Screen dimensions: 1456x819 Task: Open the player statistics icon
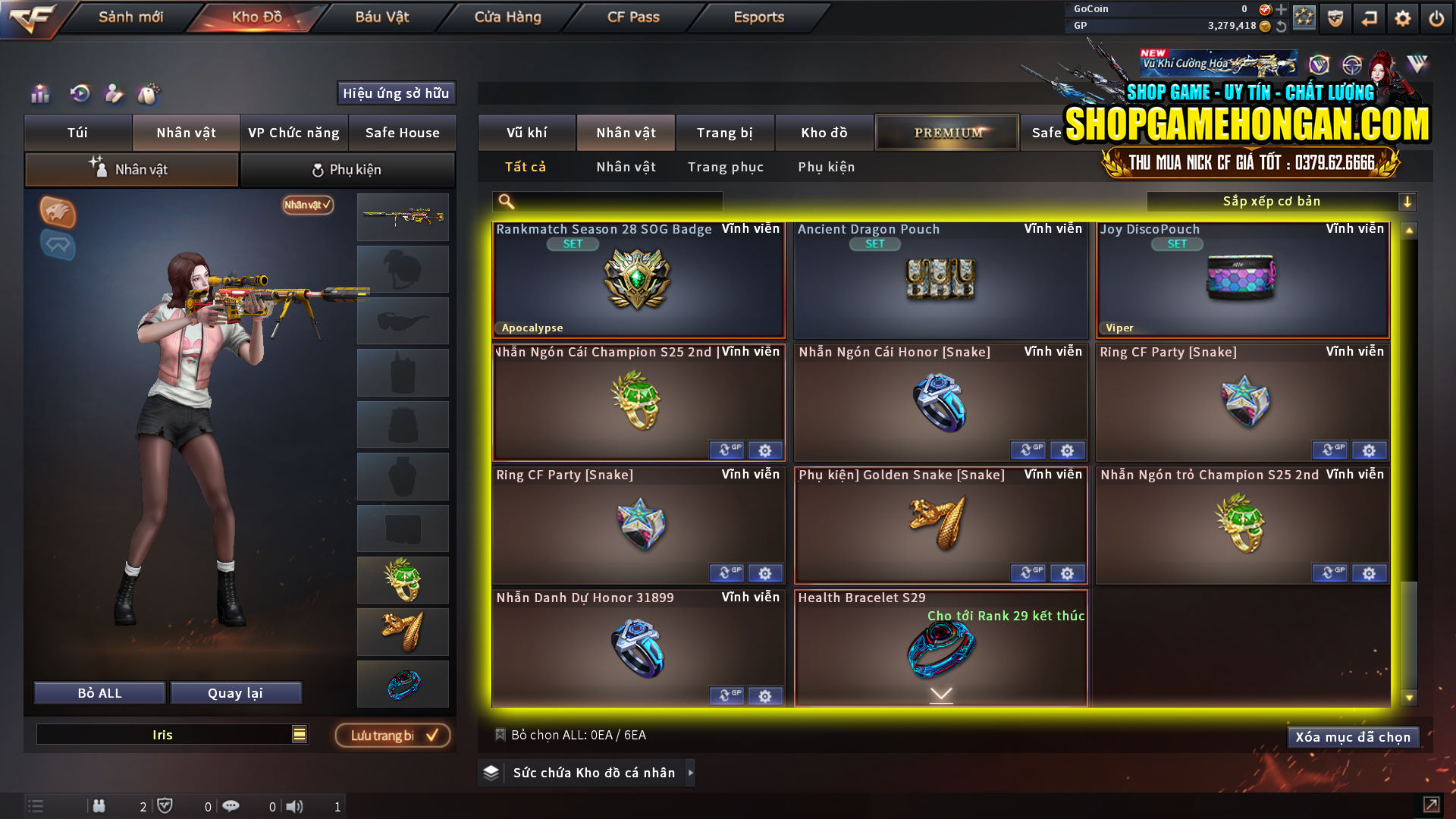click(x=39, y=94)
